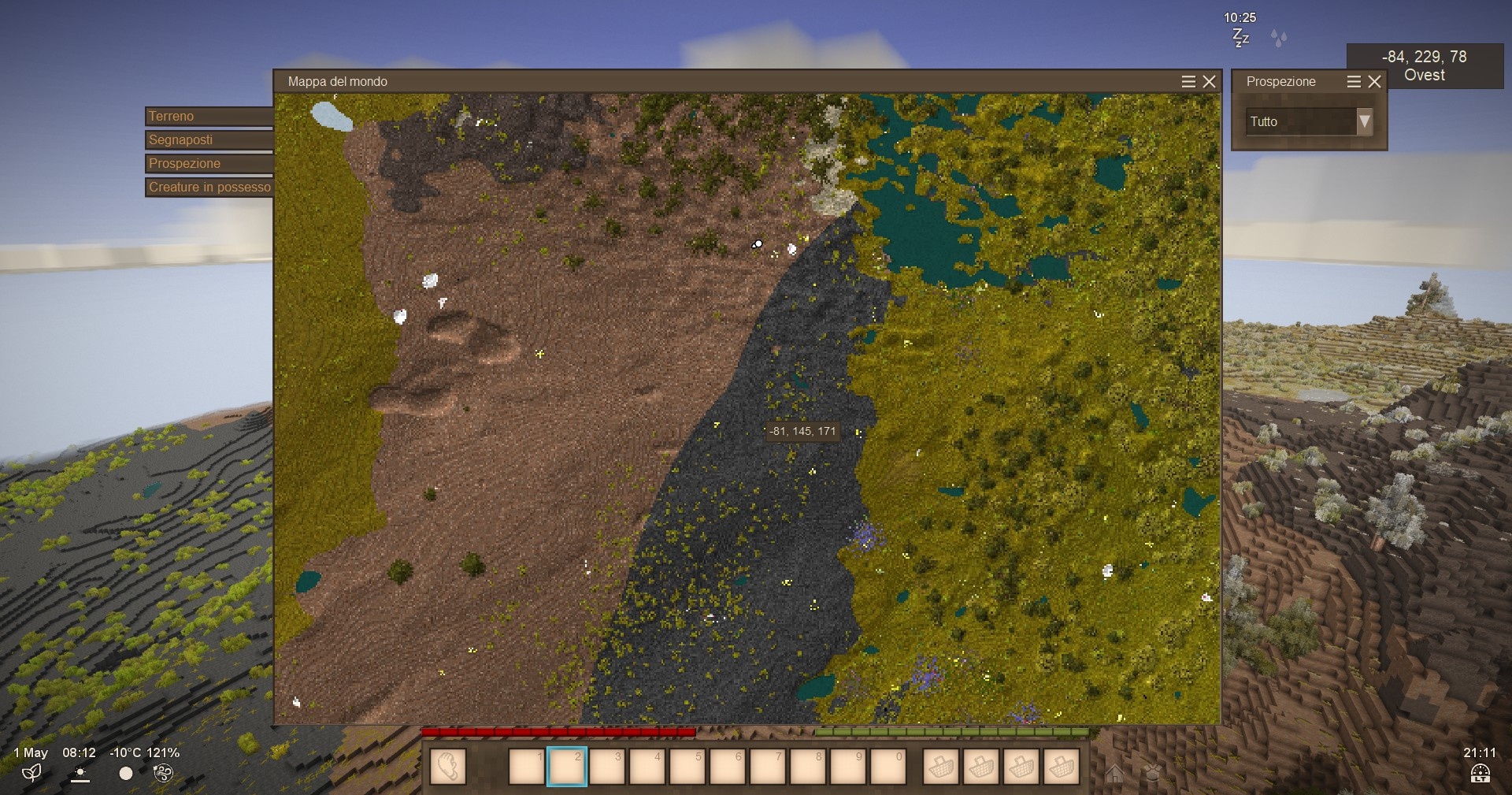Expand the Tutto prospecting filter dropdown
The image size is (1512, 795).
point(1364,121)
